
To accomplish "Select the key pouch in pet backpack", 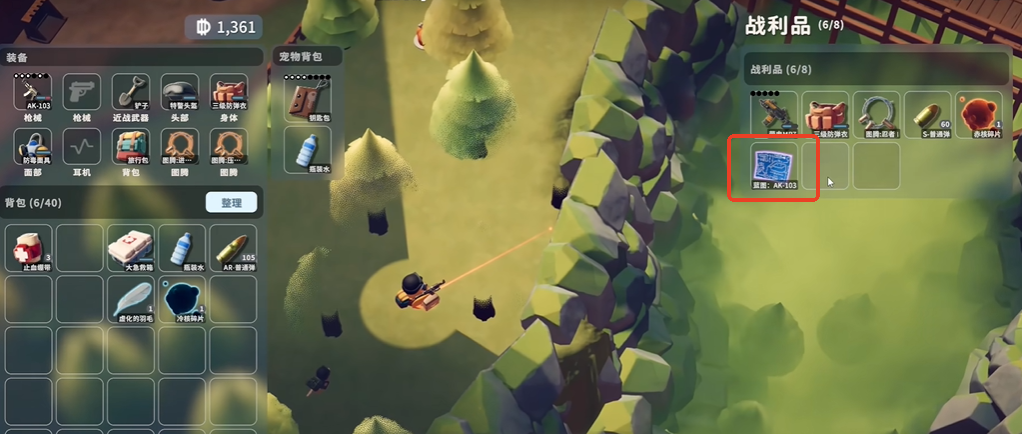I will click(307, 99).
